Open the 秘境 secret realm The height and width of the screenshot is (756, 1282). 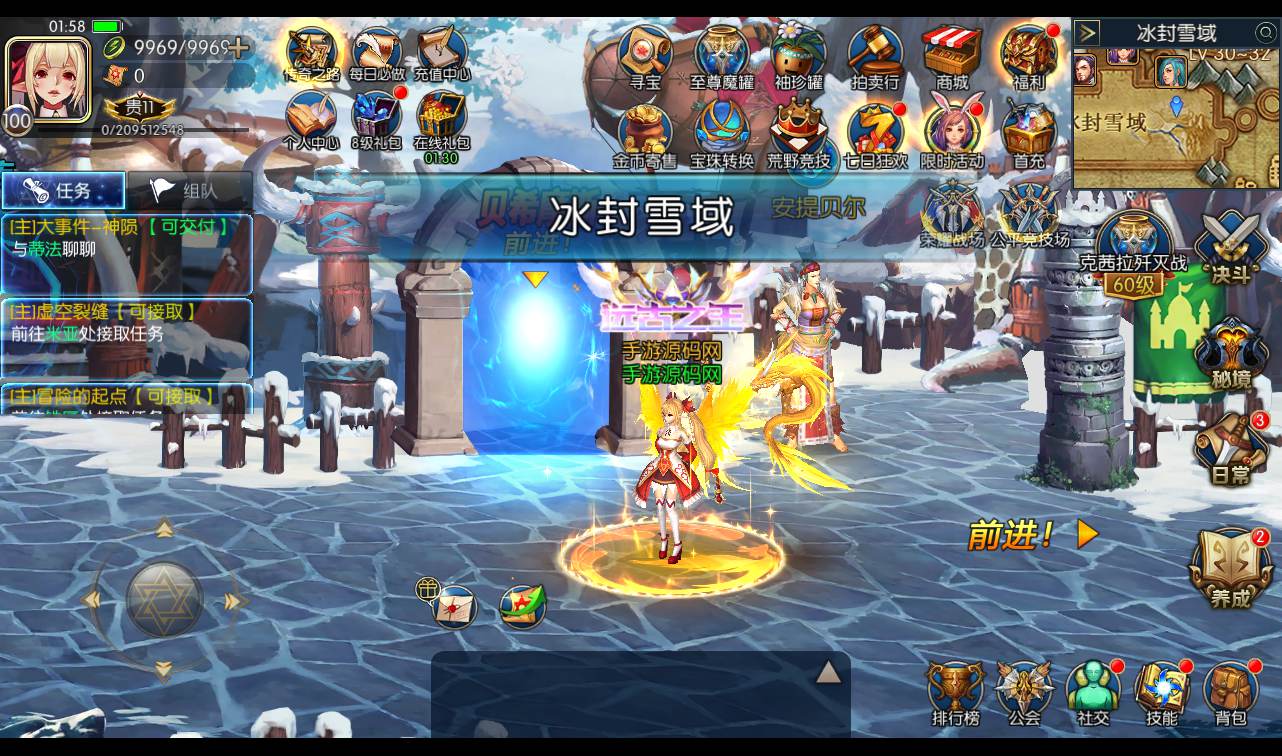[1230, 350]
